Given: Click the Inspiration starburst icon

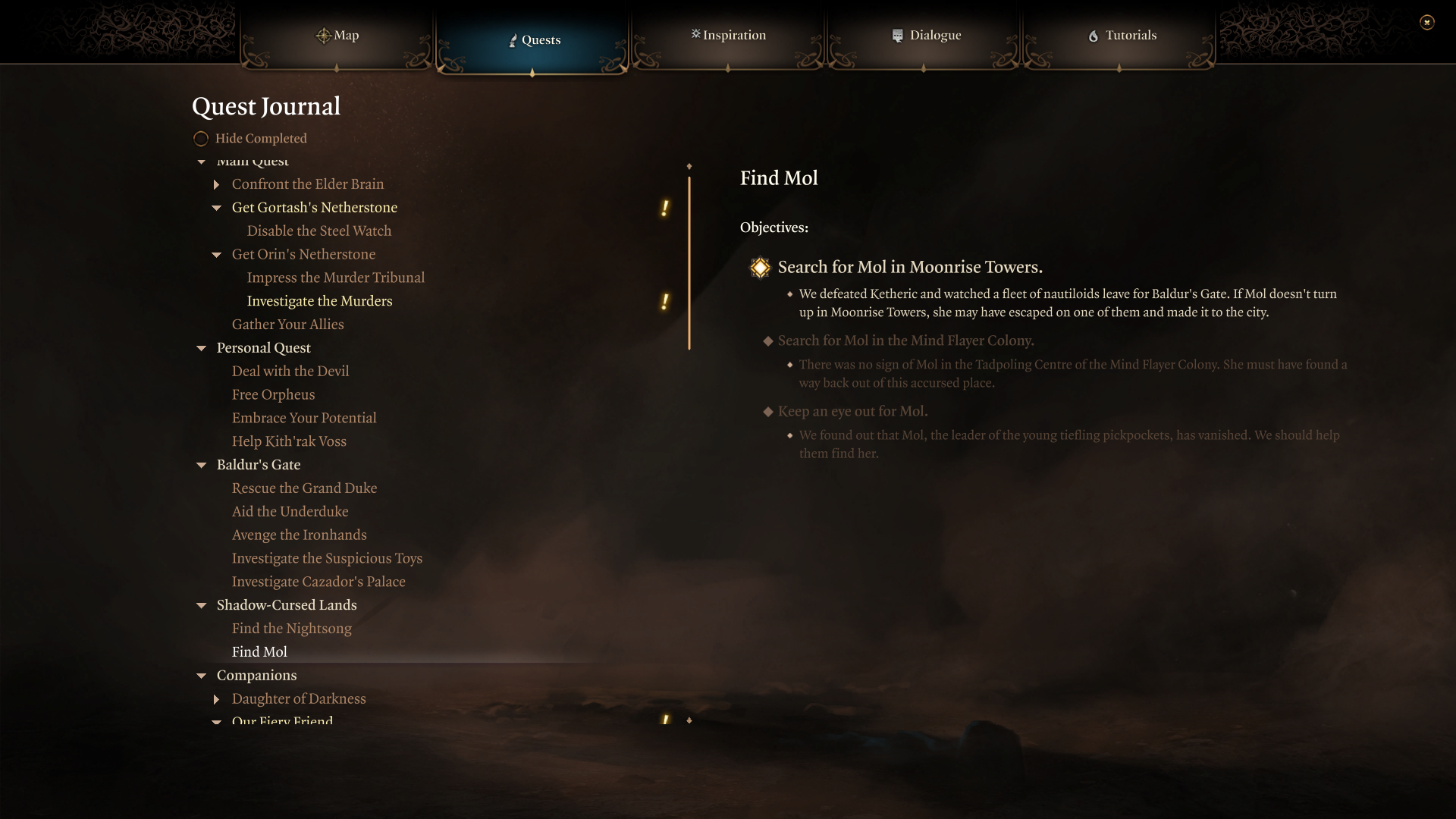Looking at the screenshot, I should coord(695,35).
